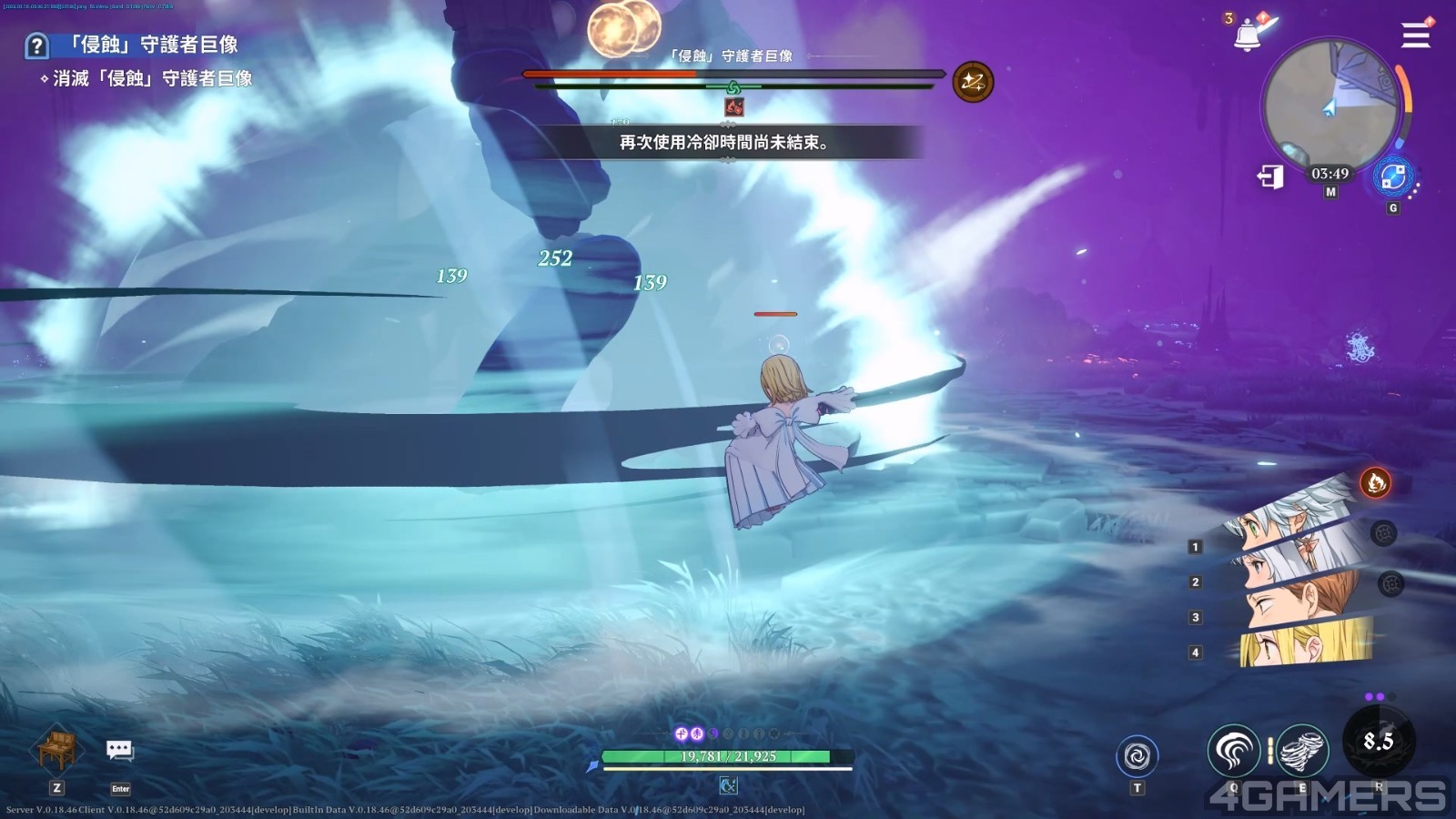Screen dimensions: 1456x819
Task: Open the notification bell
Action: click(1248, 35)
